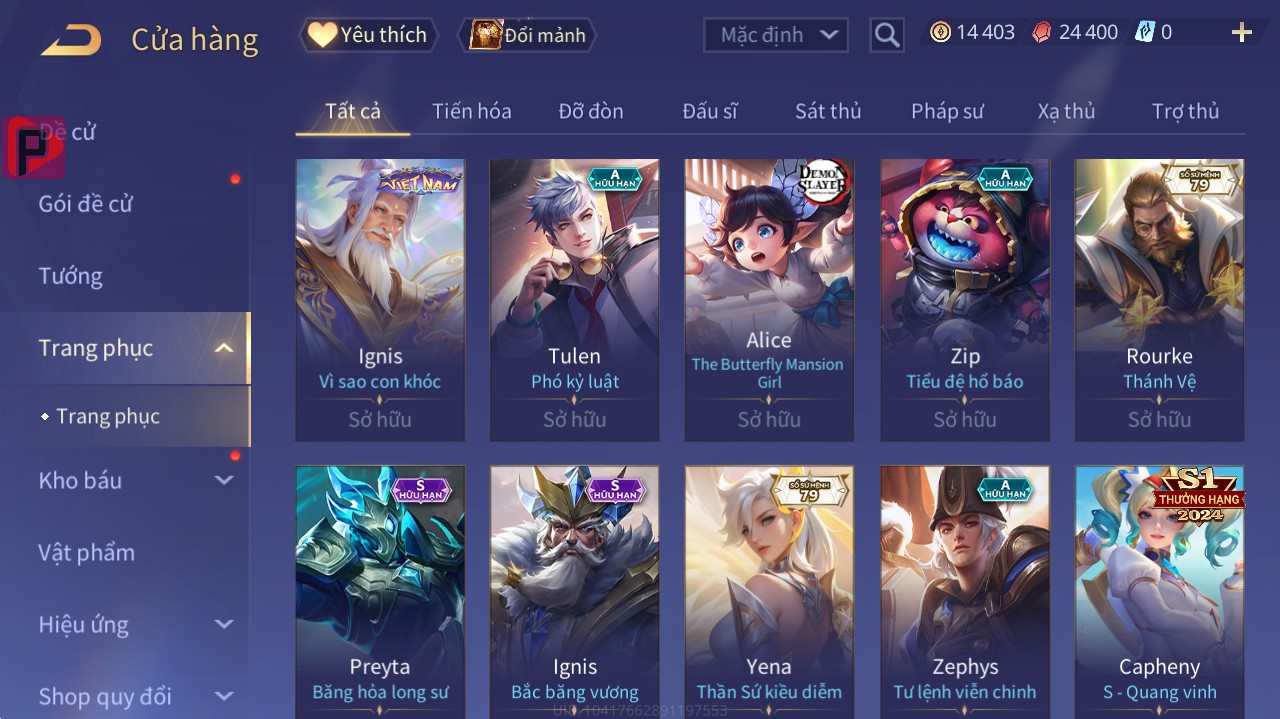This screenshot has height=719, width=1280.
Task: Open the Đổi mảnh exchange
Action: (527, 35)
